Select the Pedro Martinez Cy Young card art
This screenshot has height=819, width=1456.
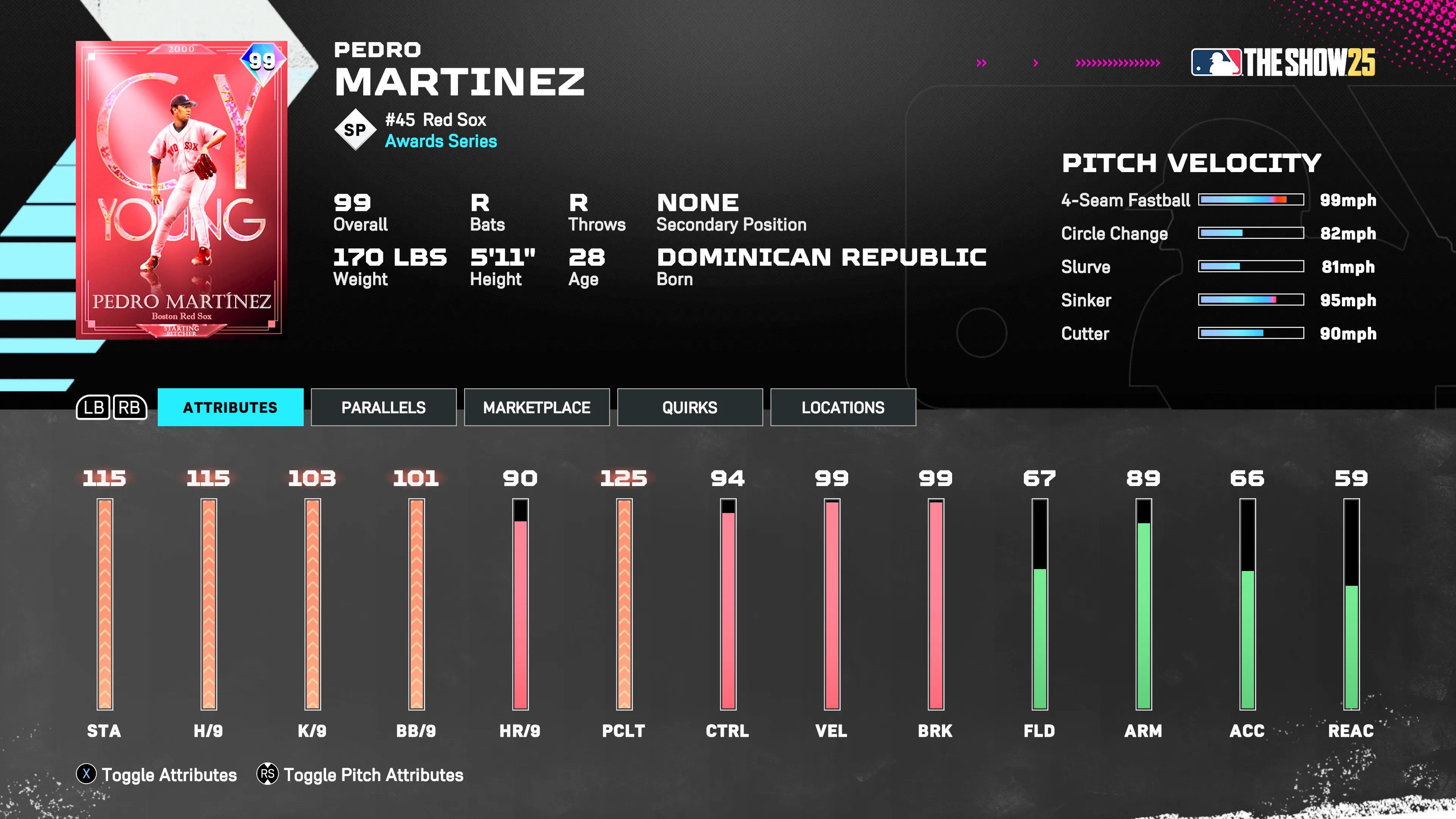[x=181, y=189]
